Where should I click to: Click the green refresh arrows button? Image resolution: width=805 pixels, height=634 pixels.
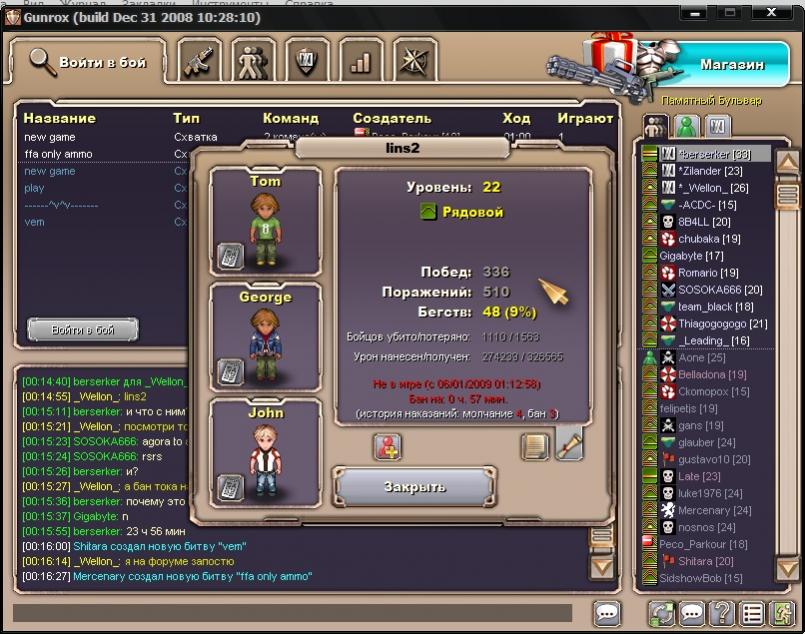661,613
